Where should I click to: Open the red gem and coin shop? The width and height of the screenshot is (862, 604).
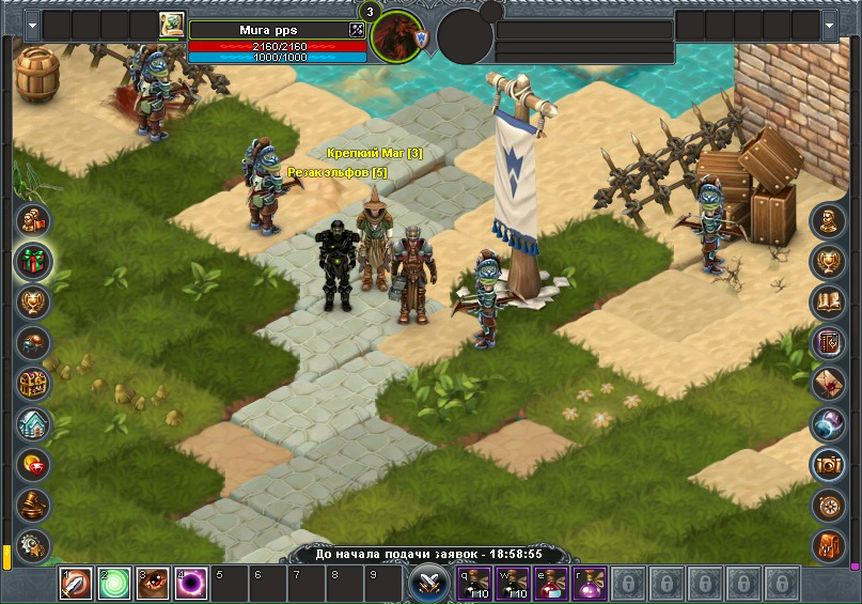click(x=34, y=465)
